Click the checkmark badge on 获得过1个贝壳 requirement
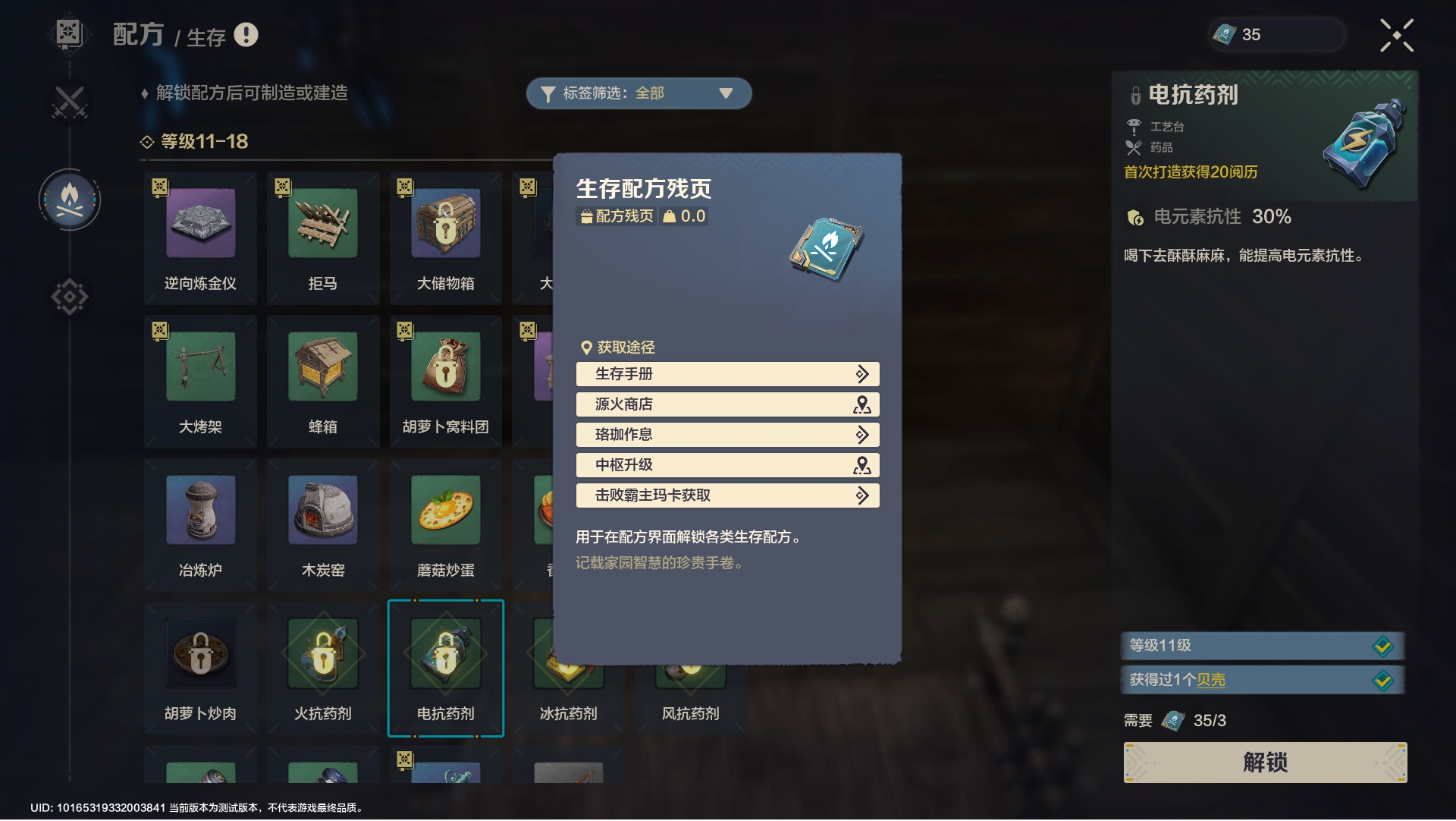Viewport: 1456px width, 821px height. [x=1385, y=680]
